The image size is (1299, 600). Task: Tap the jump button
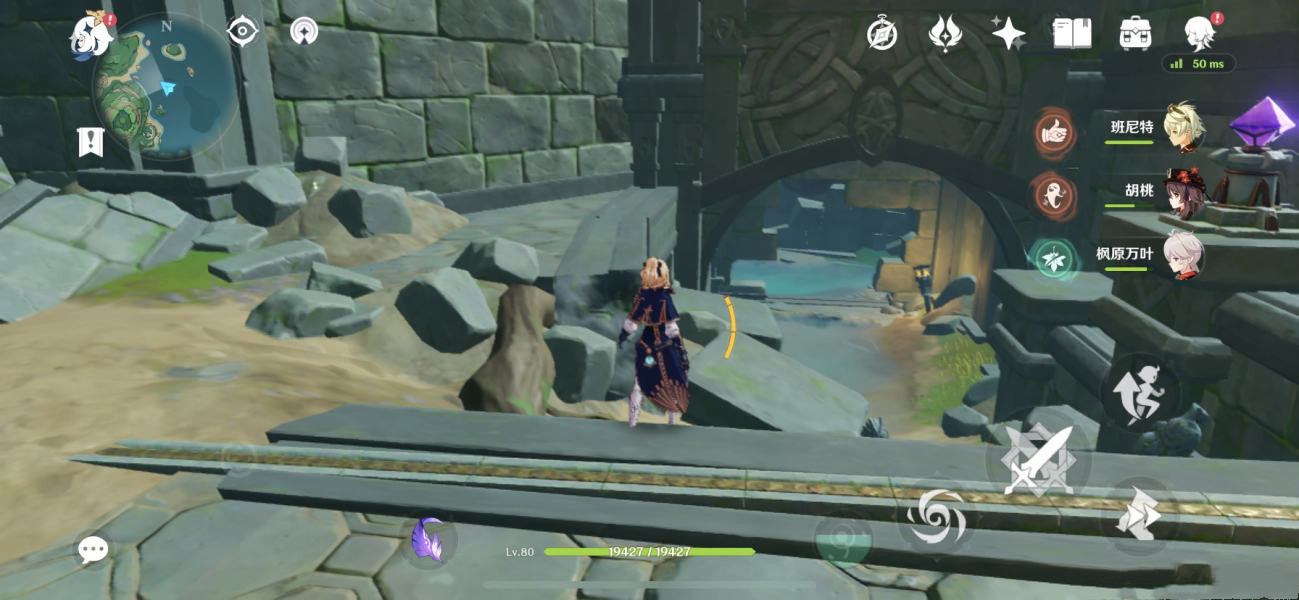1140,392
